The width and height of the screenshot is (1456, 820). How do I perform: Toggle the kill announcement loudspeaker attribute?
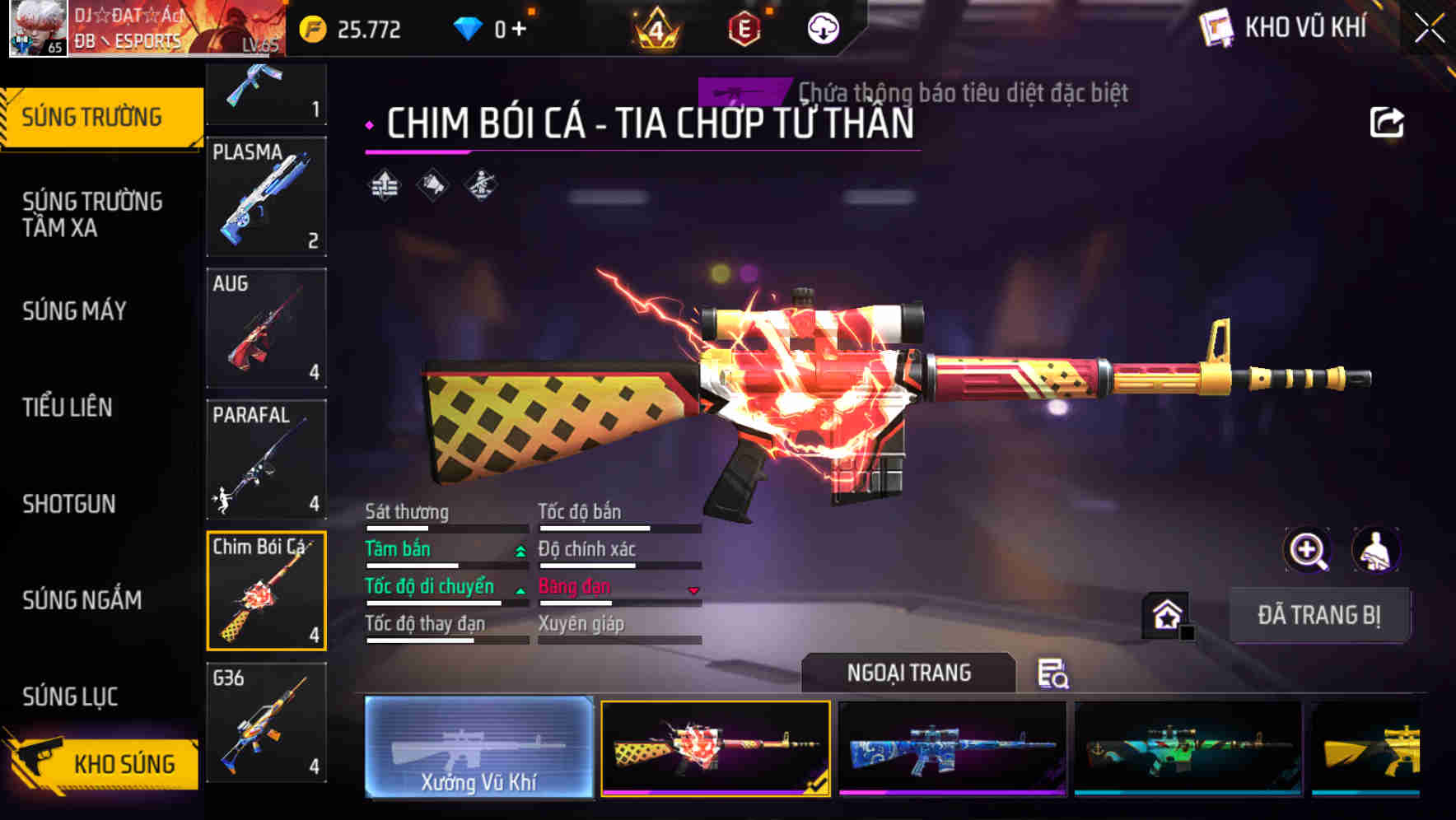point(432,185)
